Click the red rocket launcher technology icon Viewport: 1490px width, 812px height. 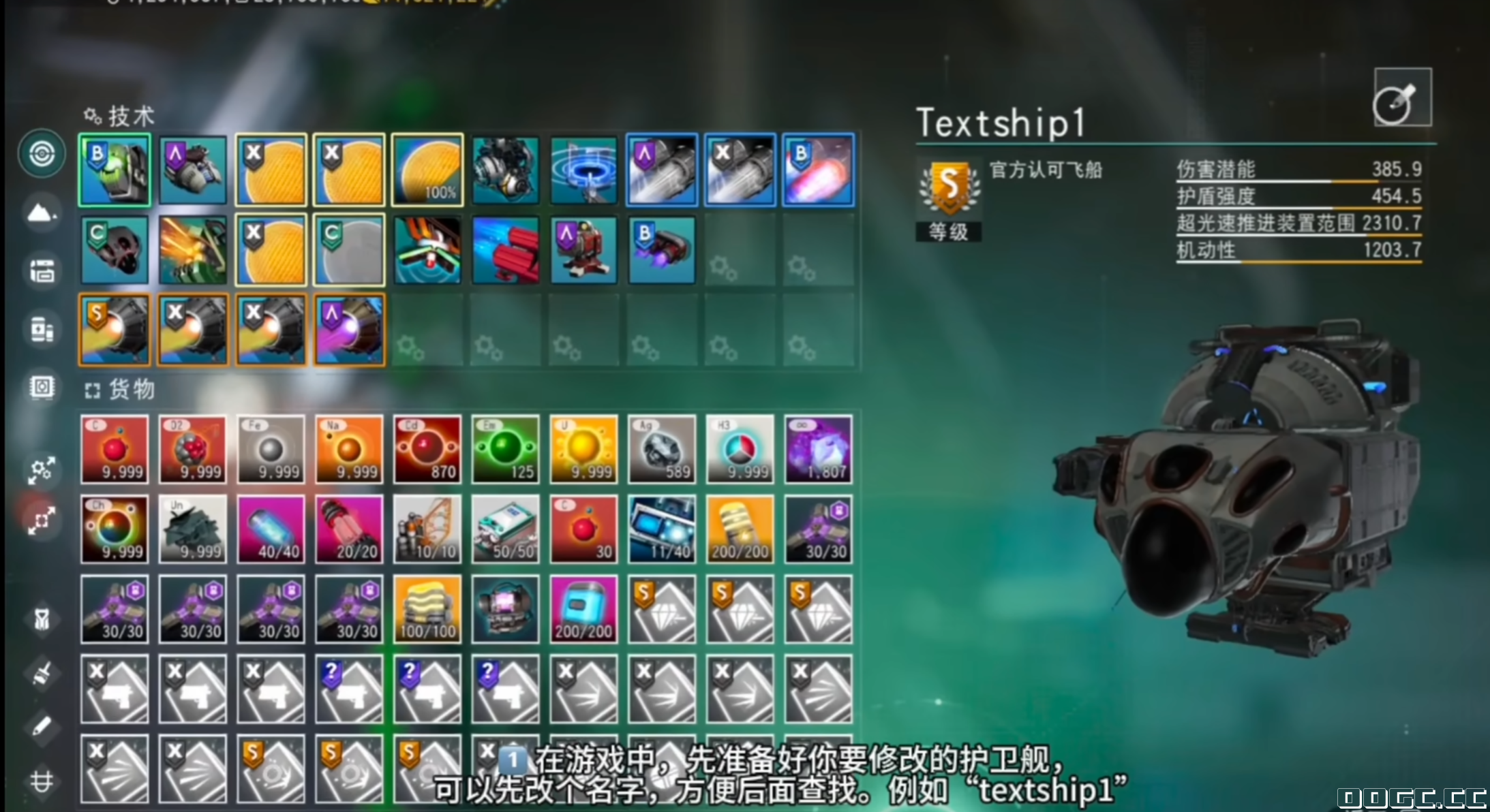(x=505, y=249)
